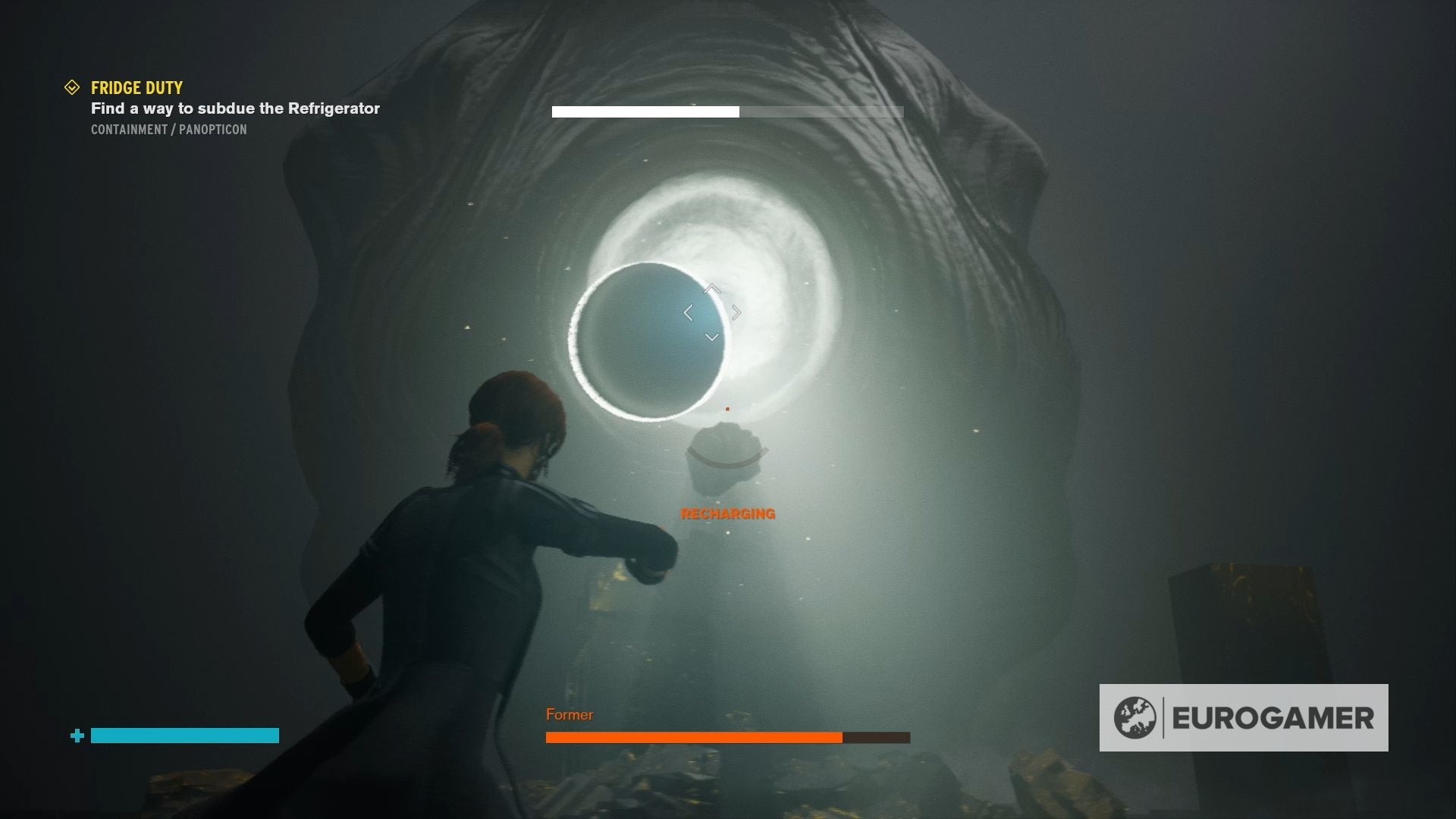Click the red enemy dot below the reticle

tap(729, 409)
